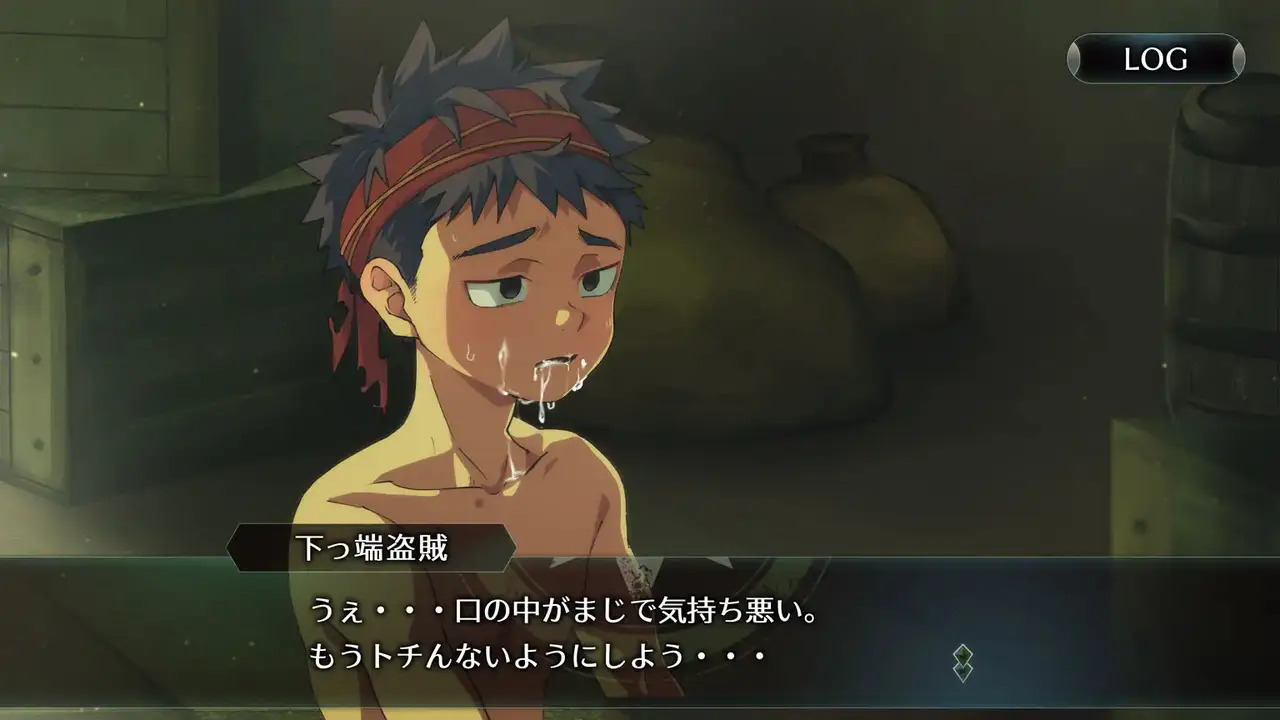Click the diamond advance-text indicator
The image size is (1280, 720).
click(962, 663)
